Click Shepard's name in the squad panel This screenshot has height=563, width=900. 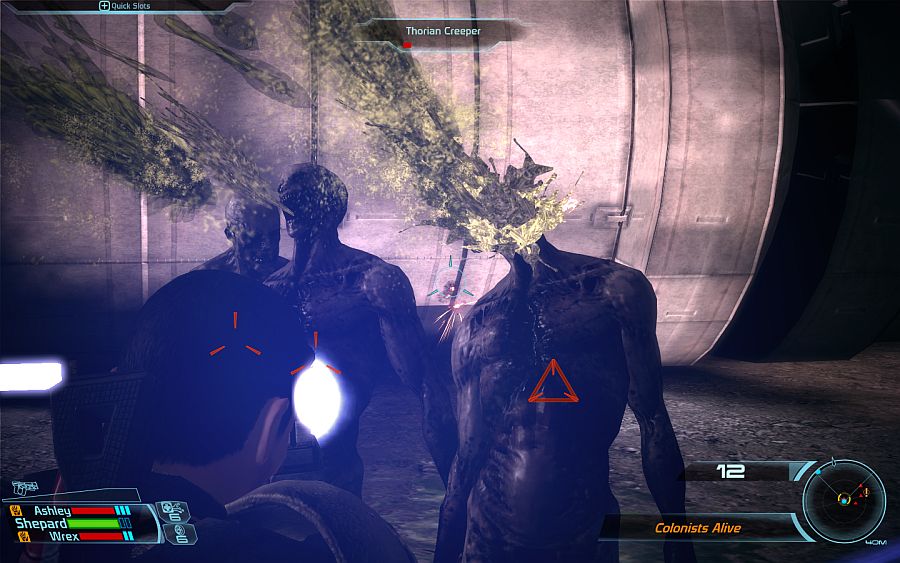42,524
